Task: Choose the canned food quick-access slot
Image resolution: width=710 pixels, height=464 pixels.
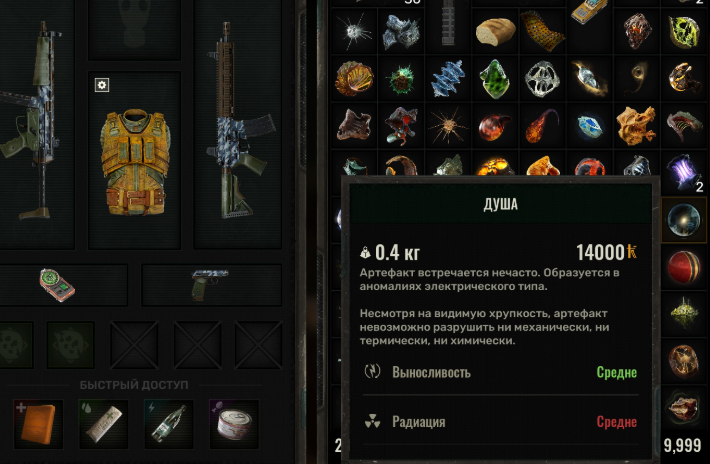Action: (x=234, y=424)
